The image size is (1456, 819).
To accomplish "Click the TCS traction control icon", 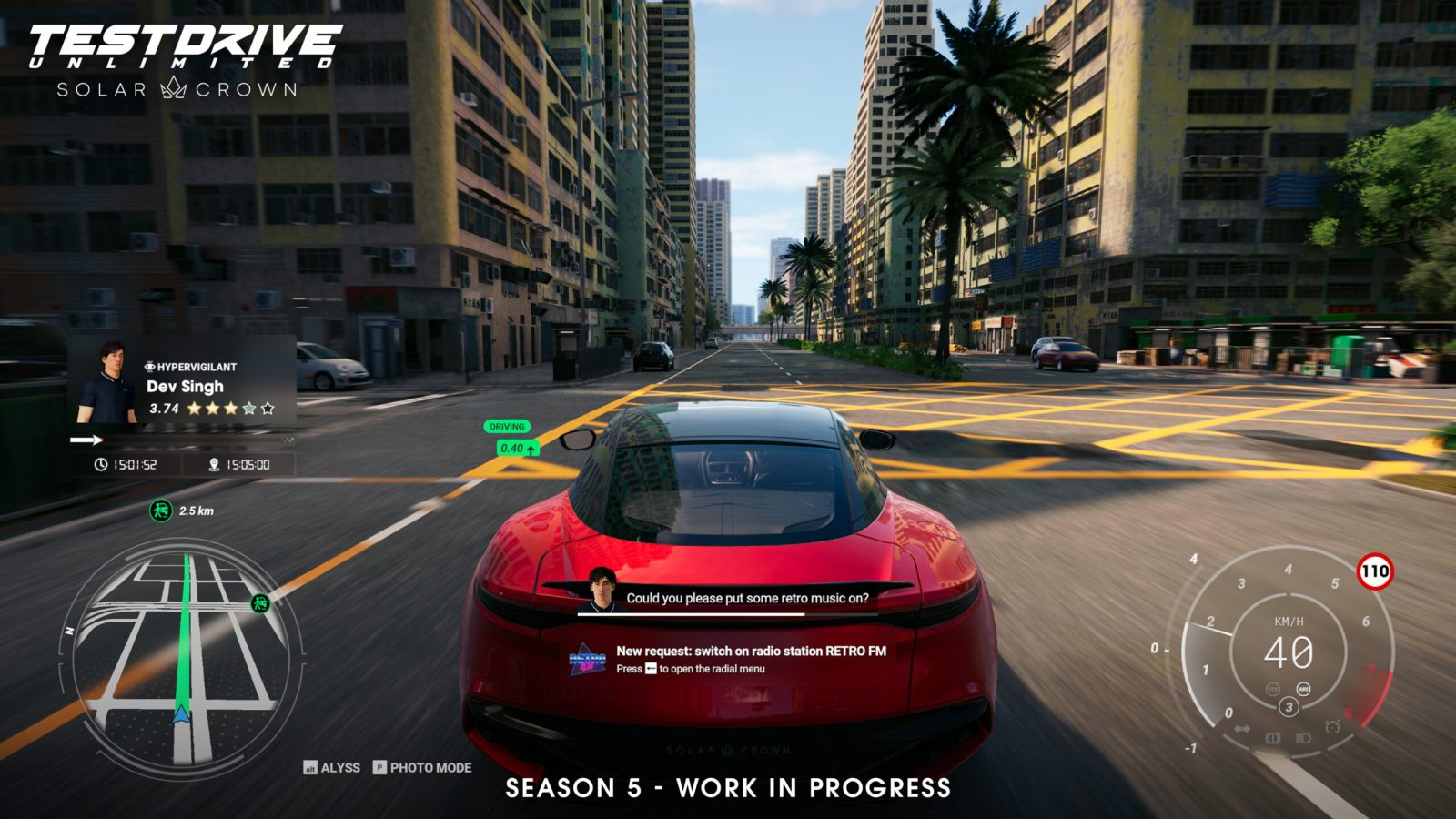I will [x=1273, y=689].
